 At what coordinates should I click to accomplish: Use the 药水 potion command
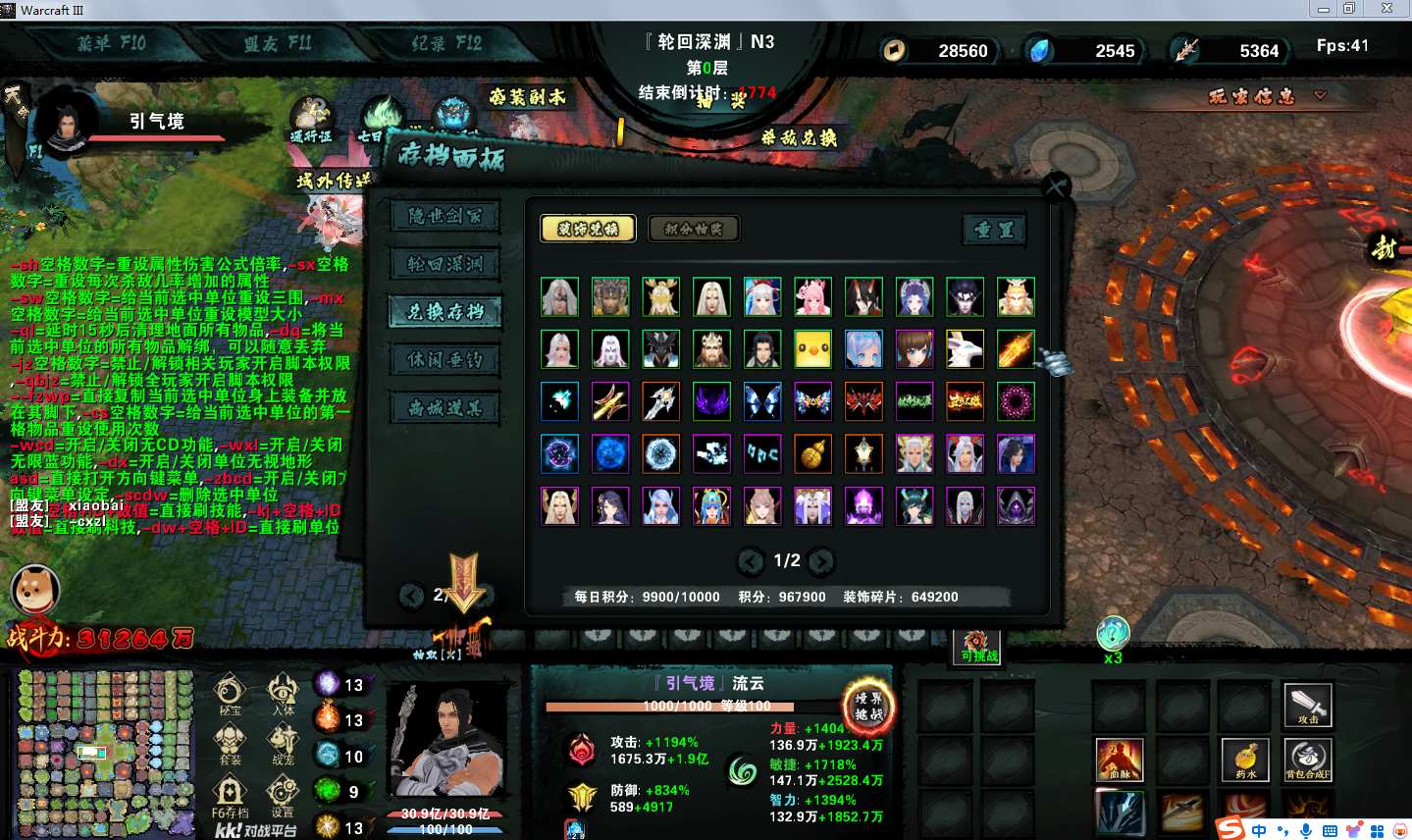(1245, 760)
